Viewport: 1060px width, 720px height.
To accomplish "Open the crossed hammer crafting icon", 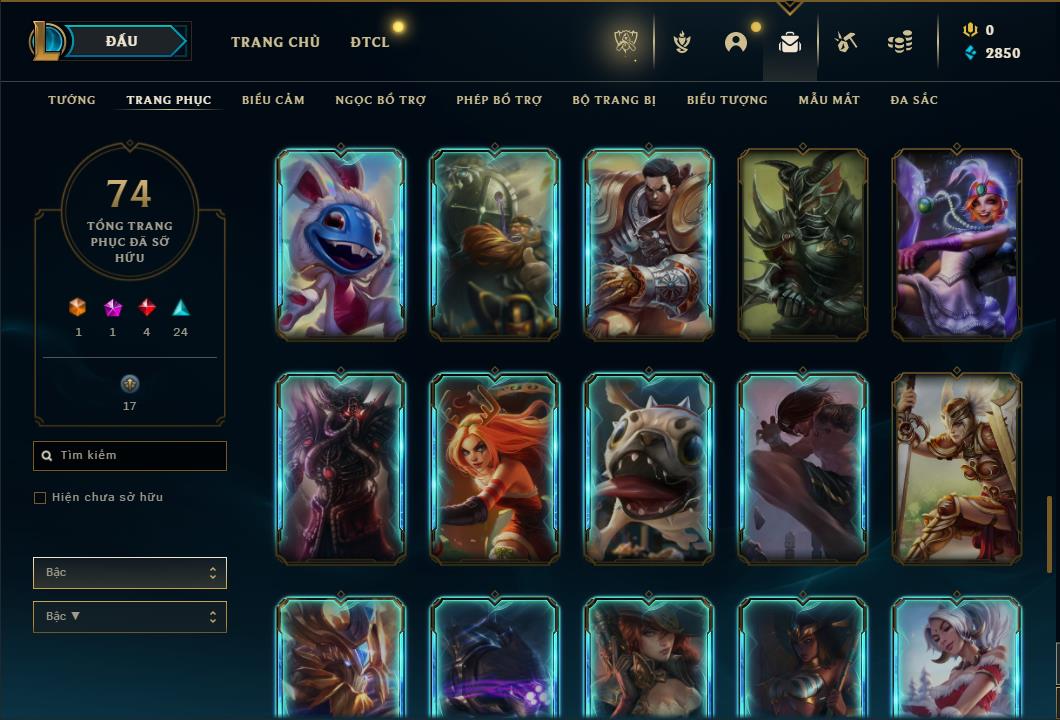I will point(845,42).
